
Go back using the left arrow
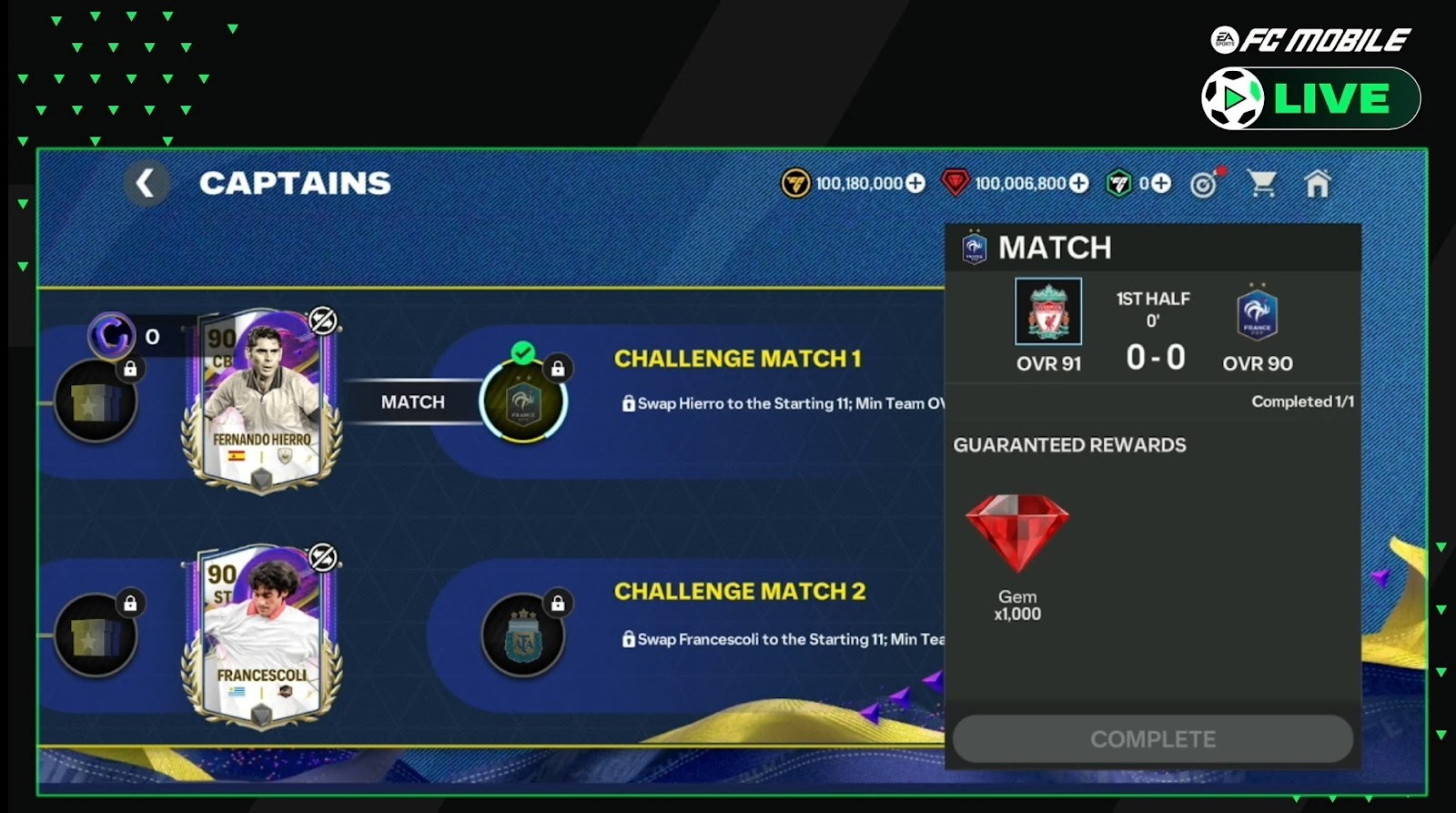coord(147,182)
